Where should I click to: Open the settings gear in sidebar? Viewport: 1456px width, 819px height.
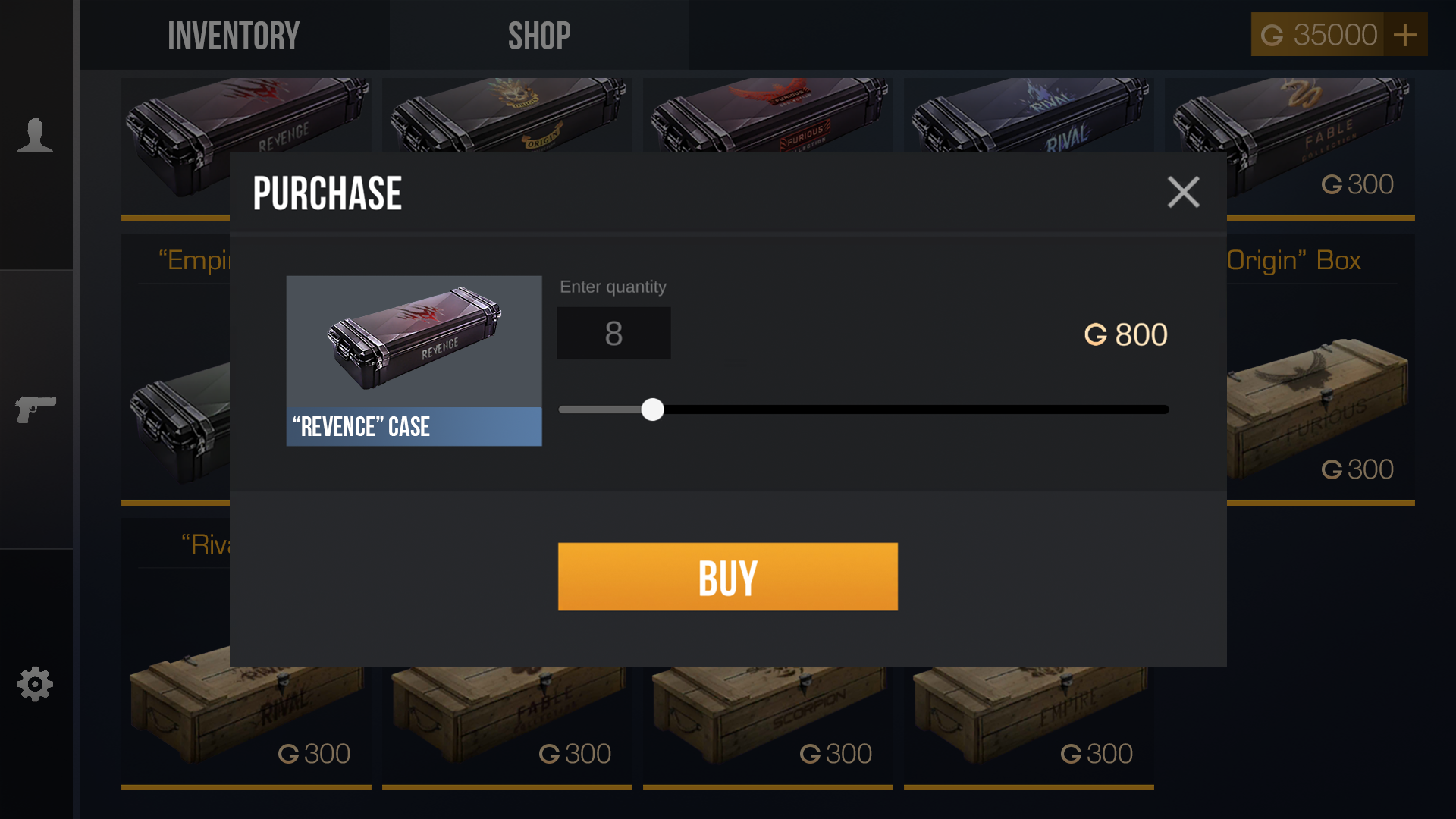click(35, 684)
